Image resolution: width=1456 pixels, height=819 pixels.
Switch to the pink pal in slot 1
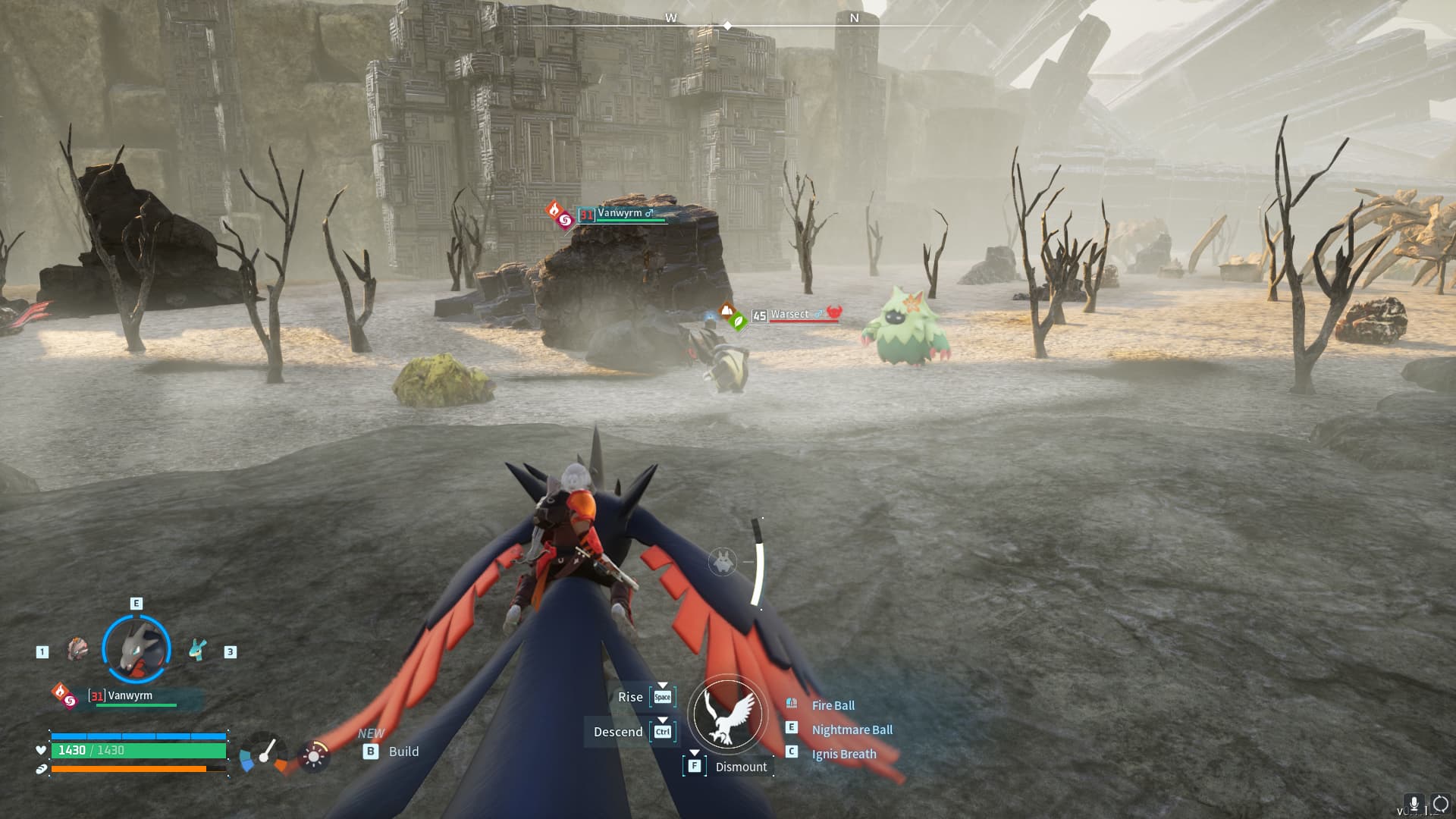77,649
